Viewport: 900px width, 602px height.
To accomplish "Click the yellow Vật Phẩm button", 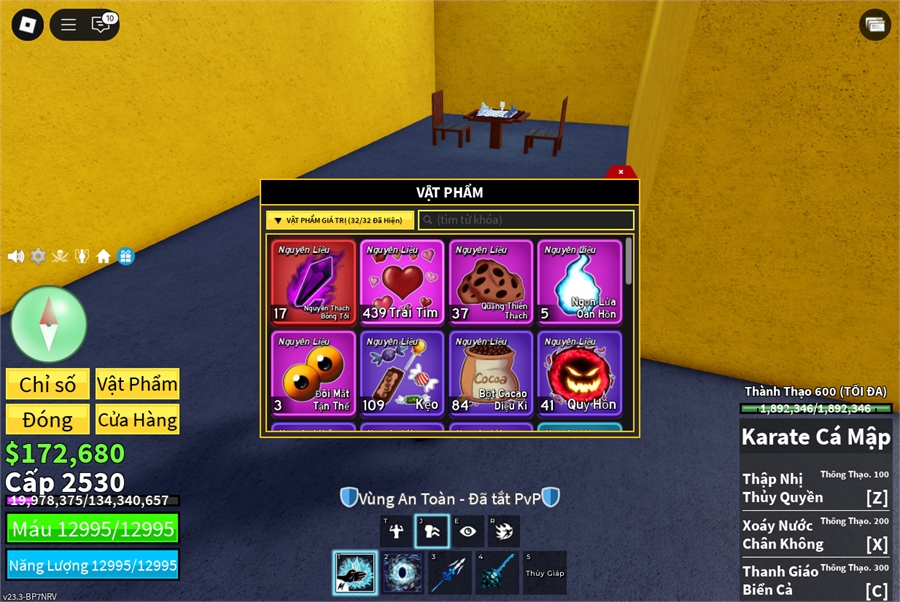I will (137, 384).
